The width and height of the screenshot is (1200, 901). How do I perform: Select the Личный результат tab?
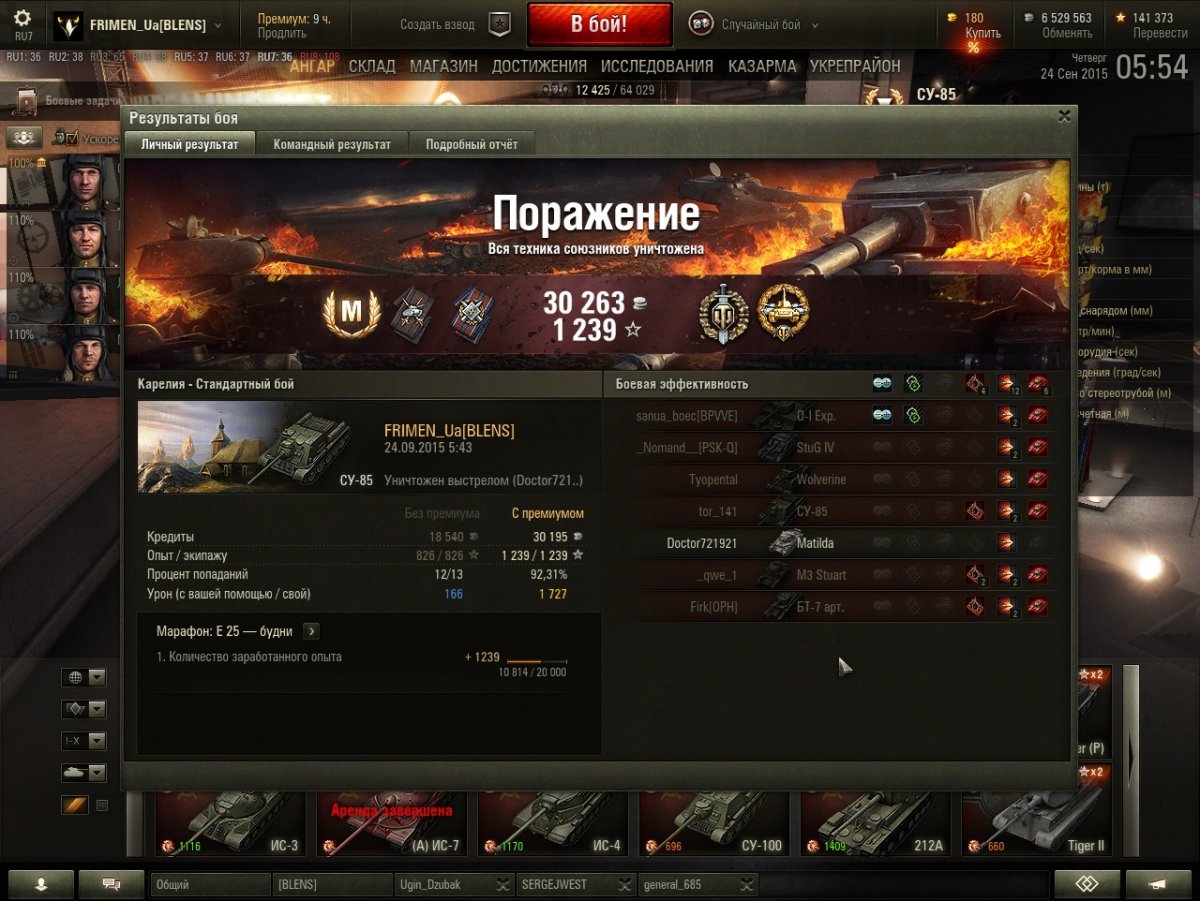click(x=190, y=144)
